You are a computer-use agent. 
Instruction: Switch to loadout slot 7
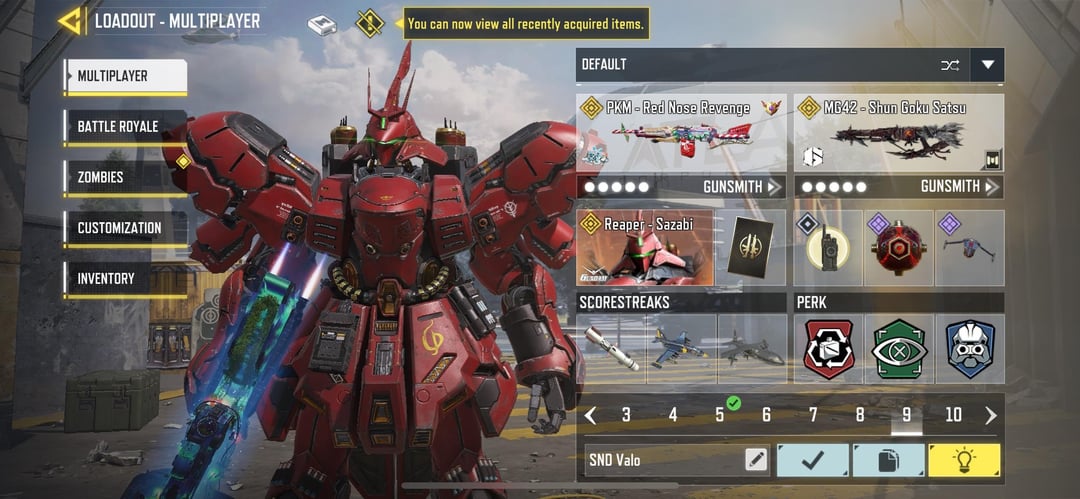pyautogui.click(x=813, y=415)
